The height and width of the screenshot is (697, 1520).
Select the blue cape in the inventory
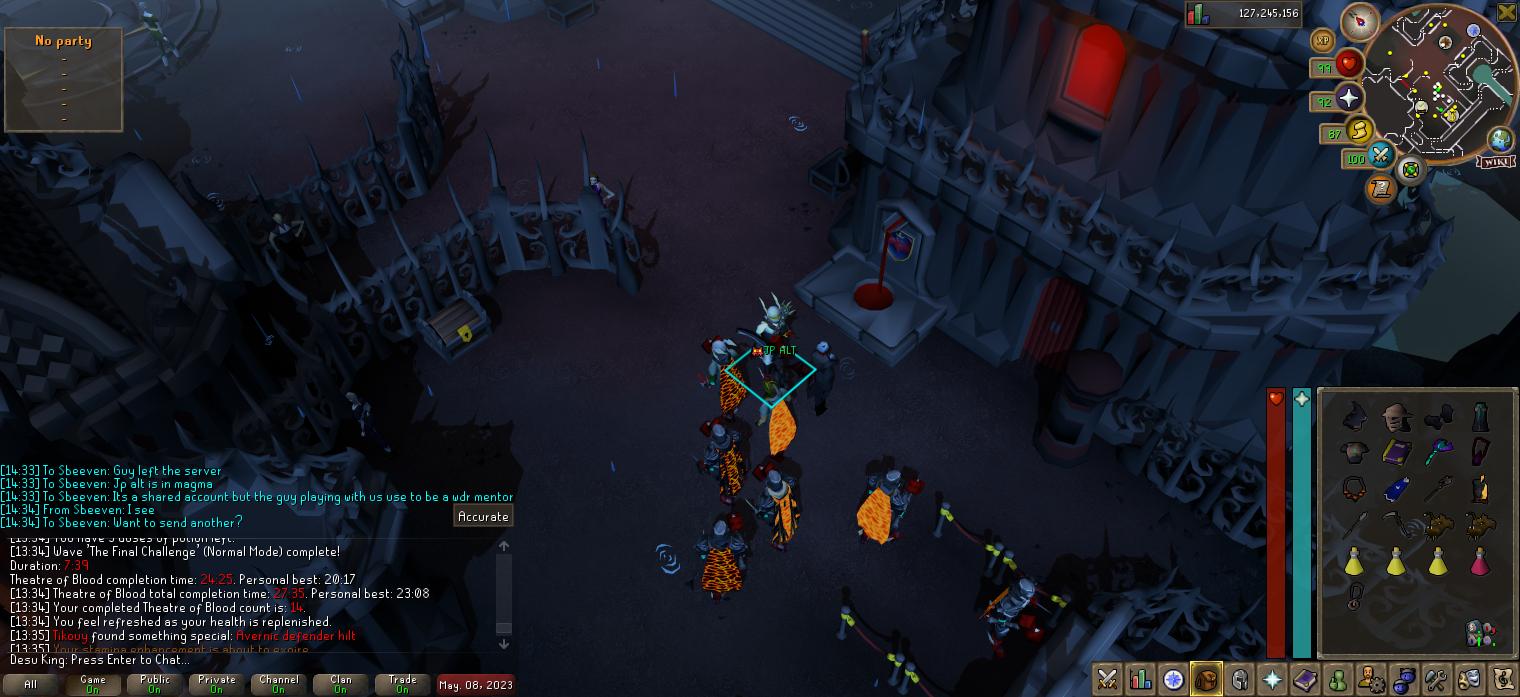point(1396,489)
